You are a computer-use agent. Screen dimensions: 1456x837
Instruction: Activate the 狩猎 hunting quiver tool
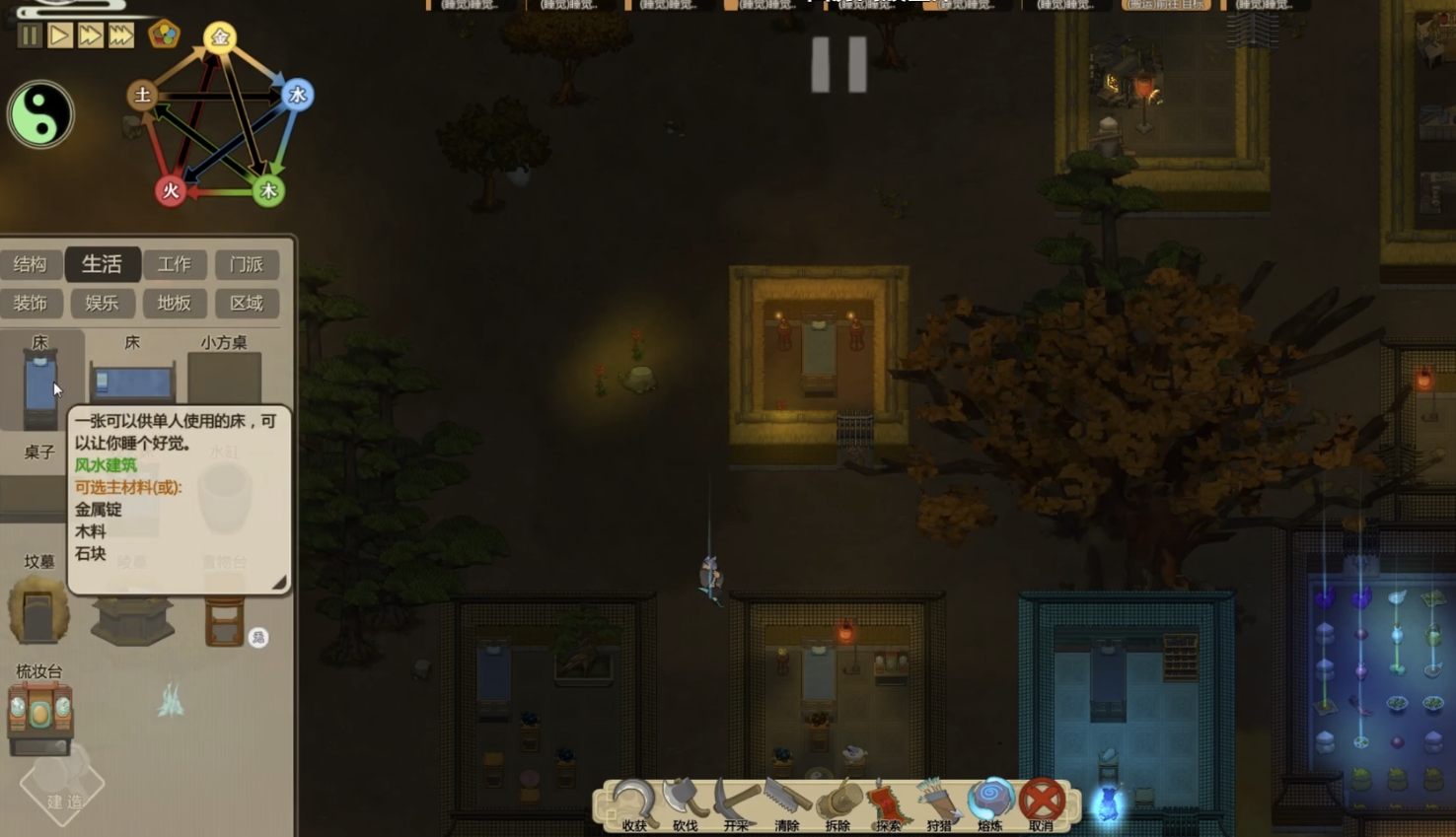(939, 803)
